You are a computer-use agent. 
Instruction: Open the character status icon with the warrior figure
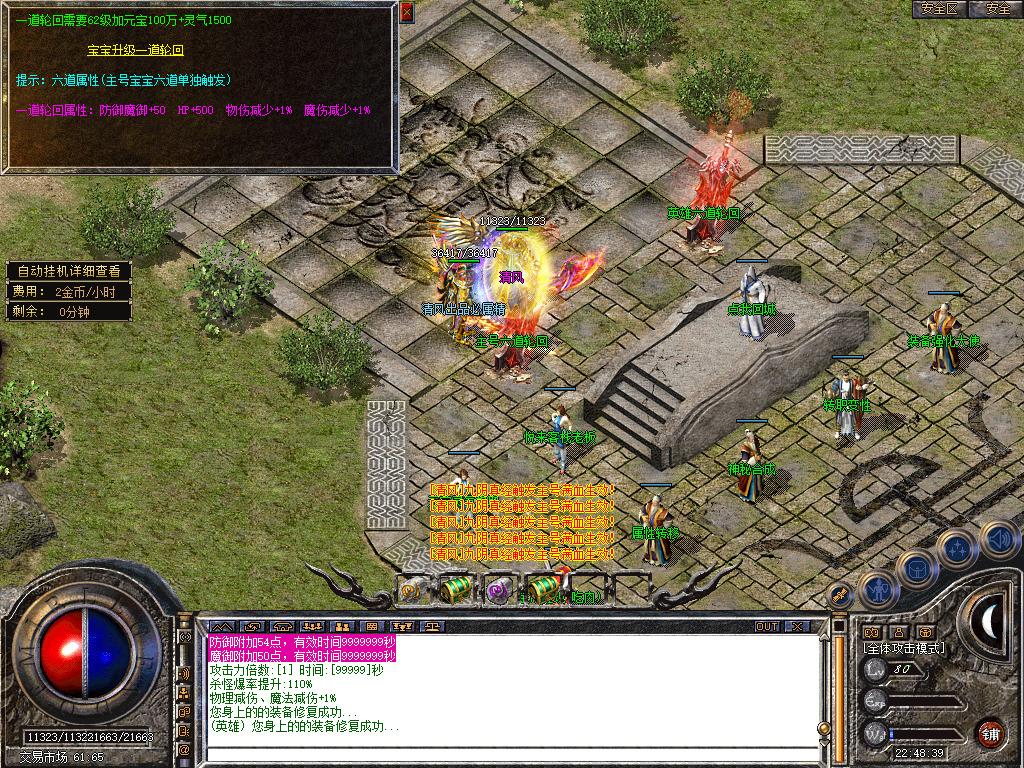pos(877,589)
